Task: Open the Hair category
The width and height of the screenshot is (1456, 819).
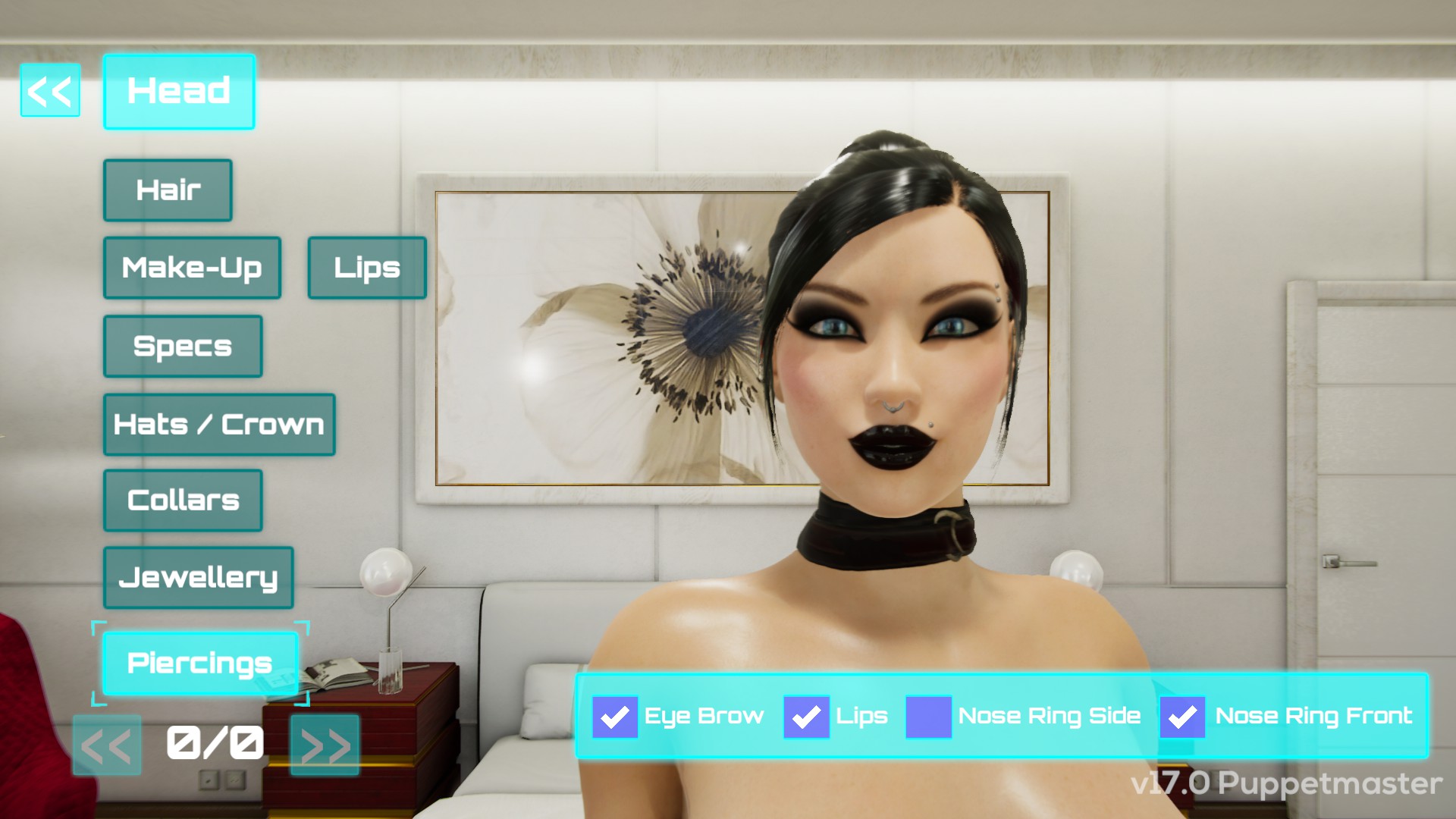Action: [x=168, y=190]
